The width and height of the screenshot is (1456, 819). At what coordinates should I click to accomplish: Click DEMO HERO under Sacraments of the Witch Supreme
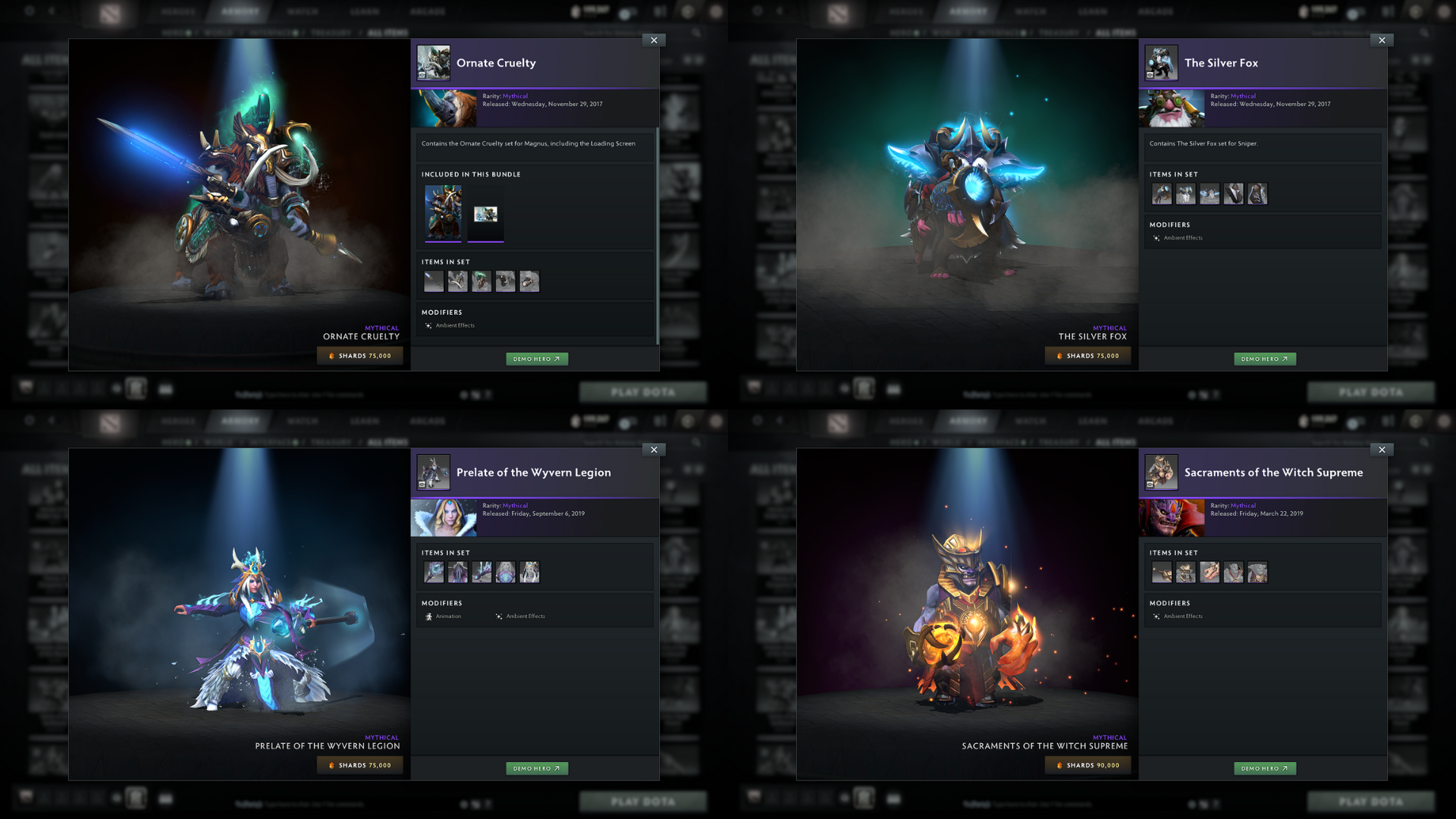[x=1265, y=767]
